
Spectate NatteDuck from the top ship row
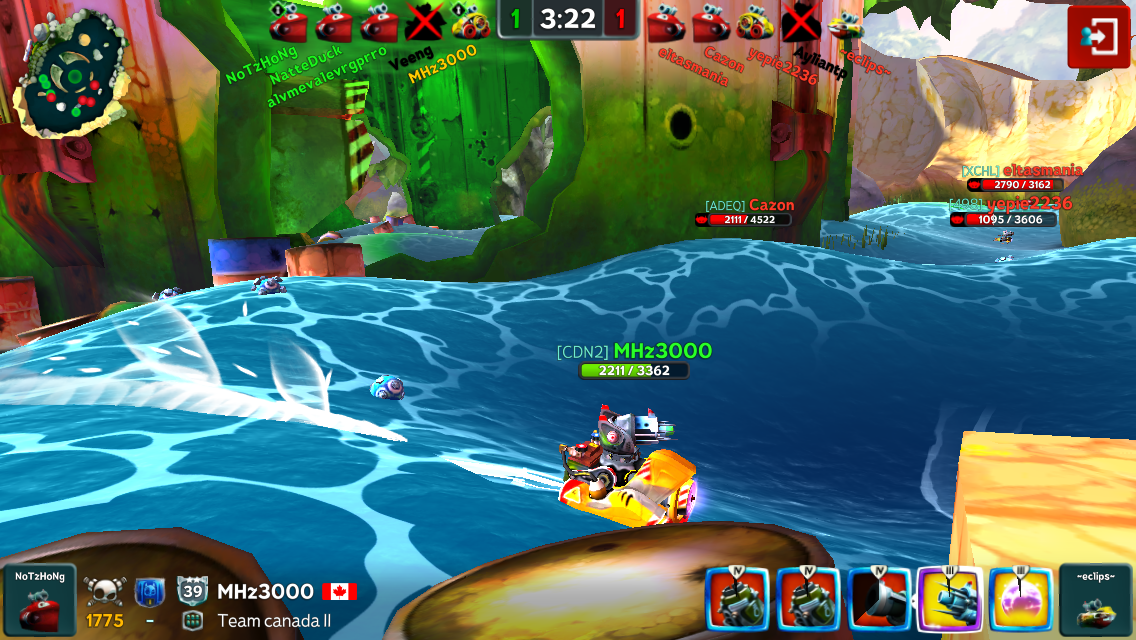point(334,22)
